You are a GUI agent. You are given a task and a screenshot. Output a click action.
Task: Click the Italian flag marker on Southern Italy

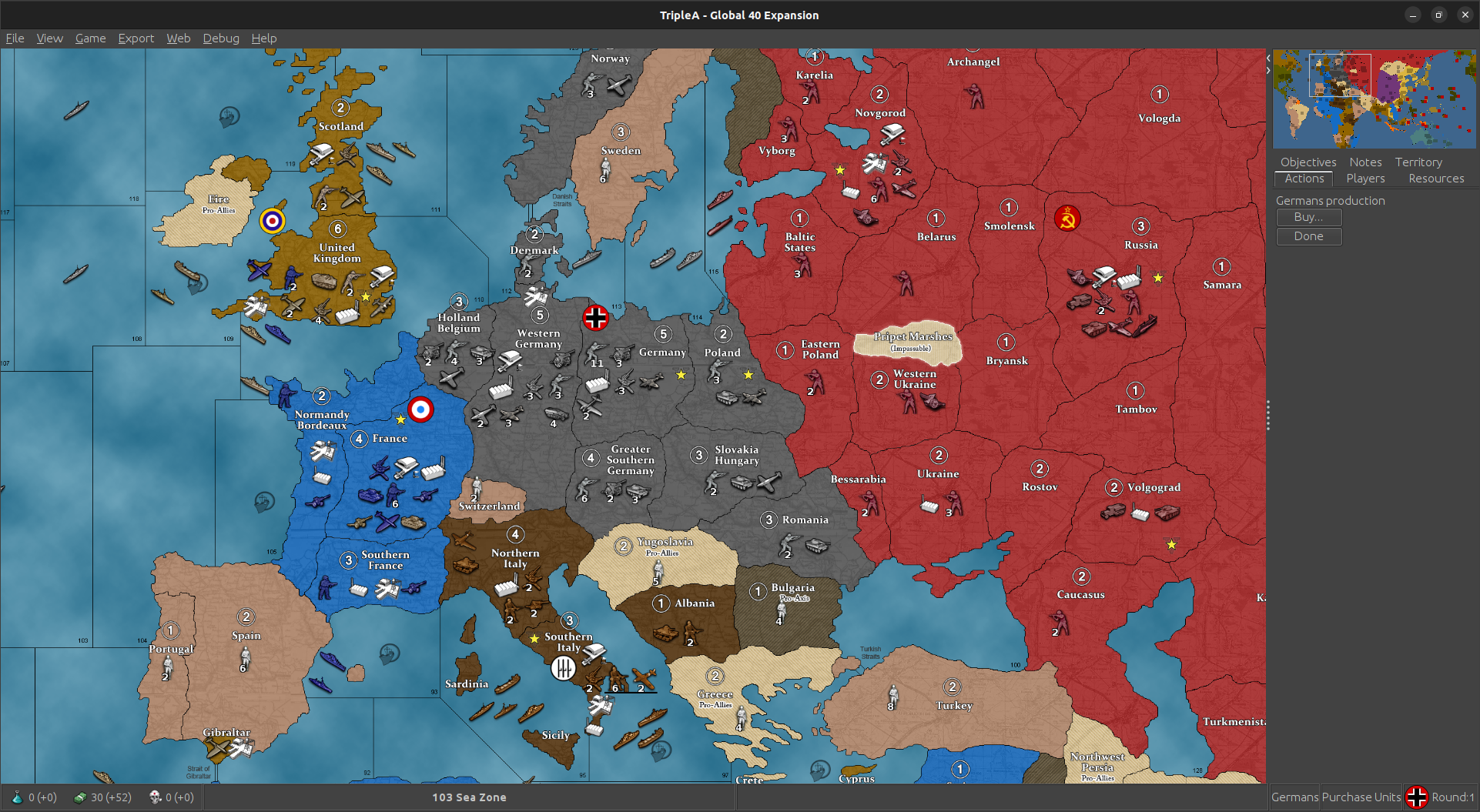pyautogui.click(x=564, y=670)
